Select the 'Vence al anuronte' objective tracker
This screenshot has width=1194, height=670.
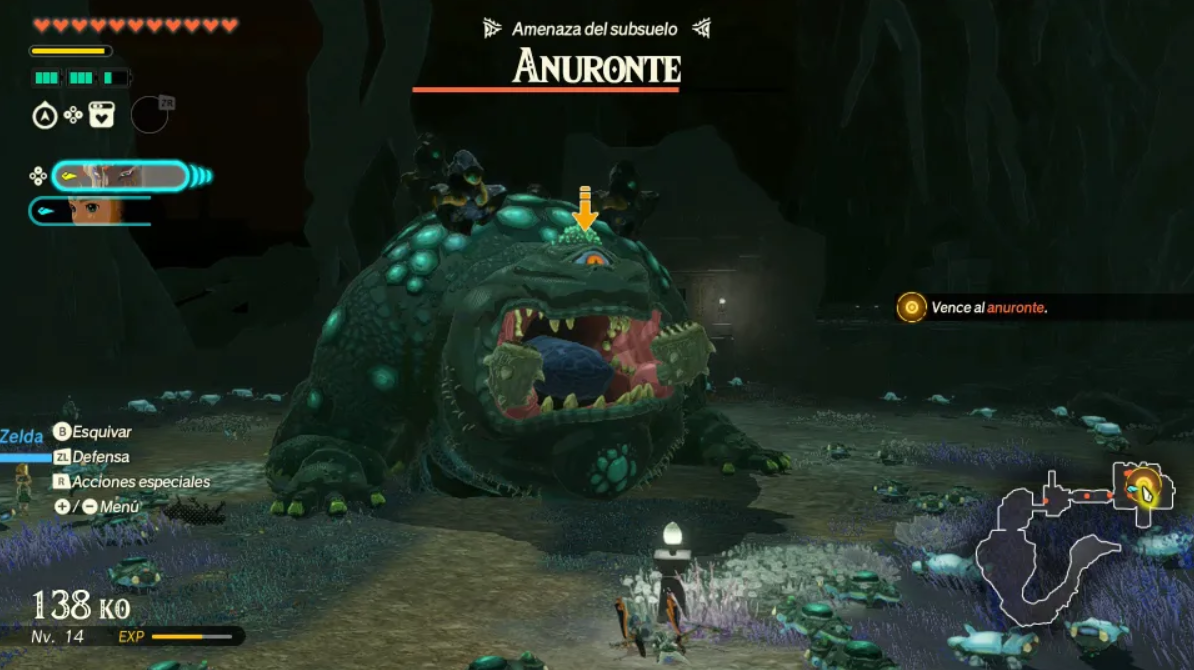point(988,308)
